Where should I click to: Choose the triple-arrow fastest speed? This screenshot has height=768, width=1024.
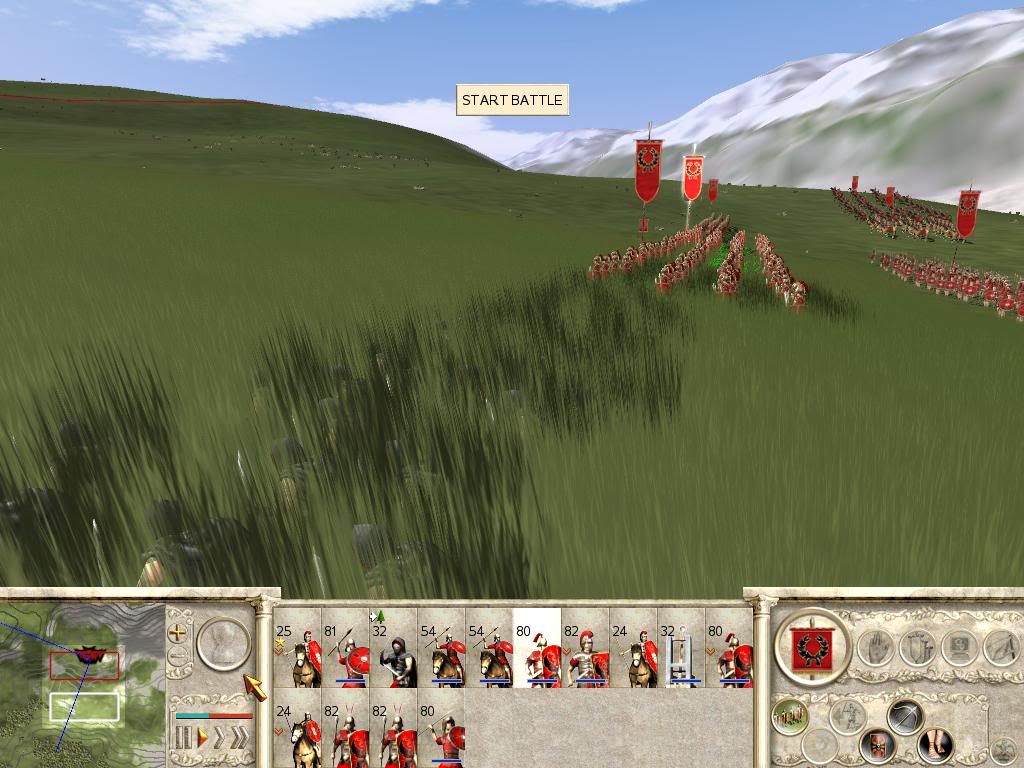[240, 739]
